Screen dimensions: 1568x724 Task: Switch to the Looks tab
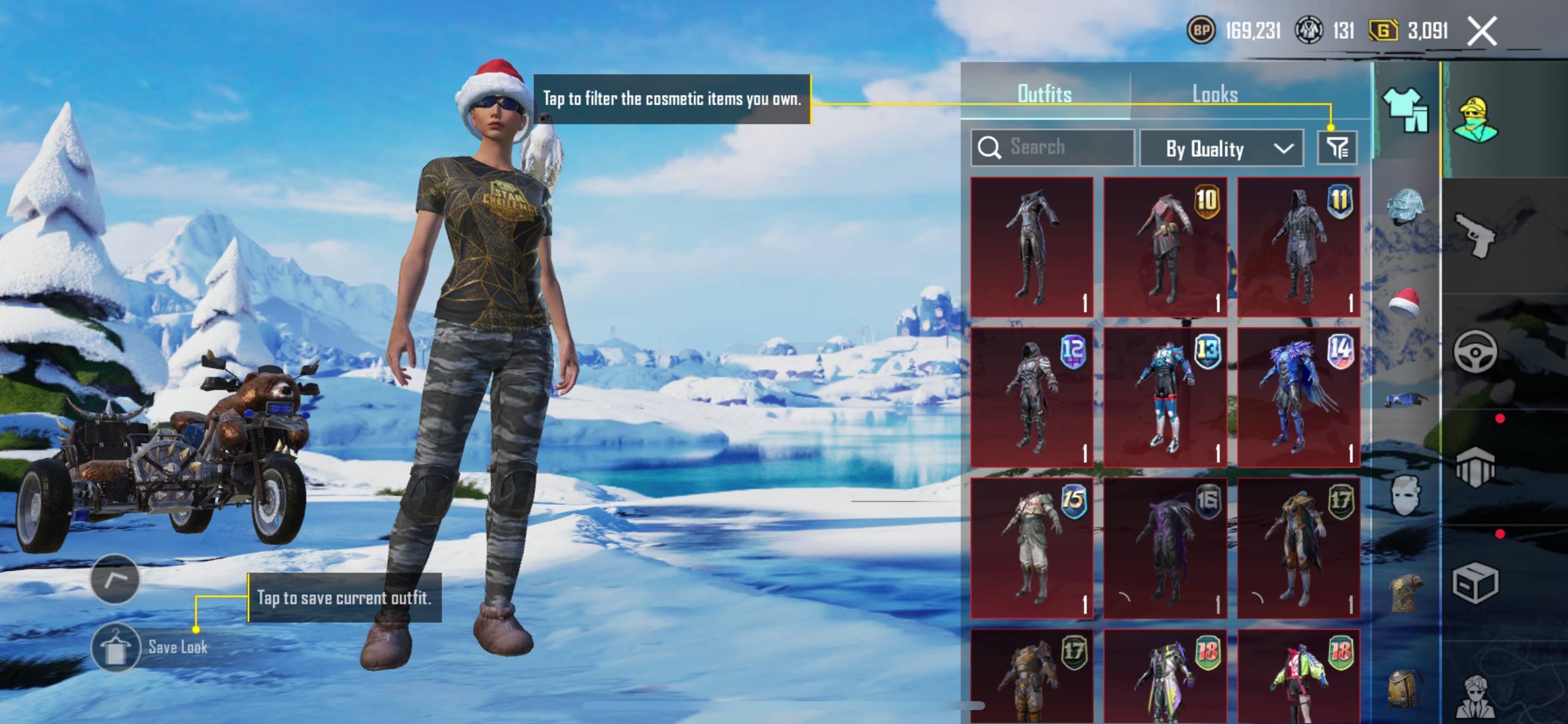tap(1215, 94)
